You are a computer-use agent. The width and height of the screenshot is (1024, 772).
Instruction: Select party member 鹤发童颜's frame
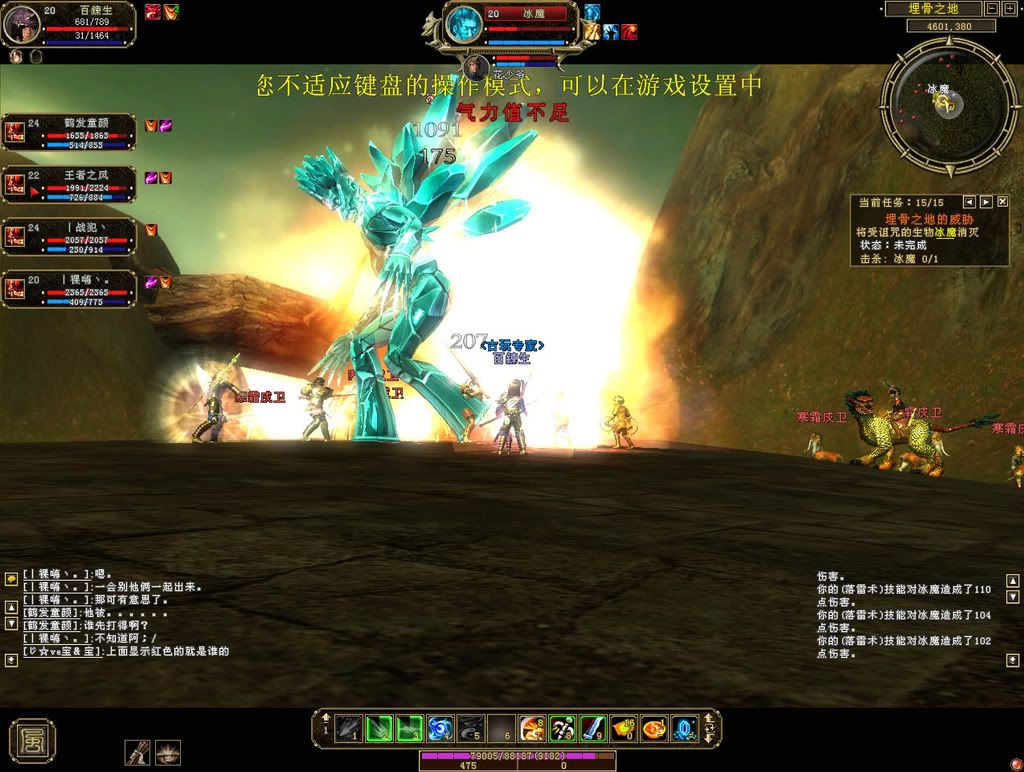tap(68, 132)
